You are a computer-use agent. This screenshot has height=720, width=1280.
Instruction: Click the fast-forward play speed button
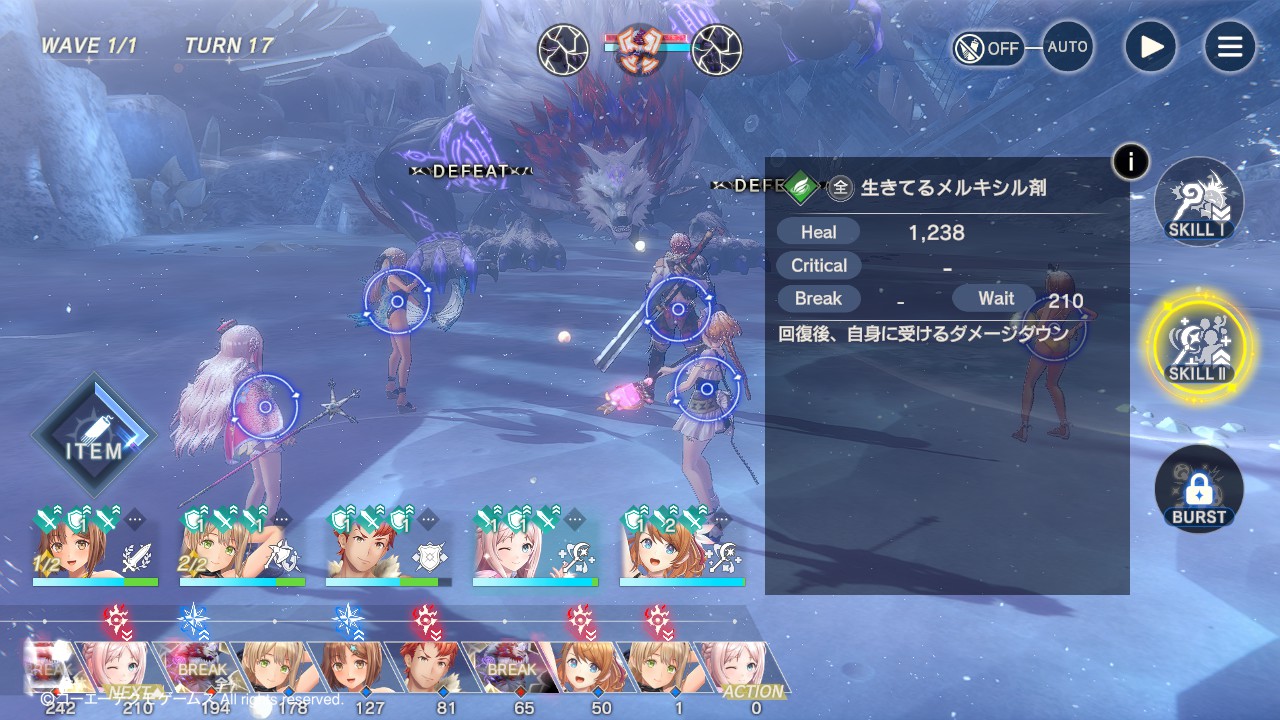pos(1150,47)
